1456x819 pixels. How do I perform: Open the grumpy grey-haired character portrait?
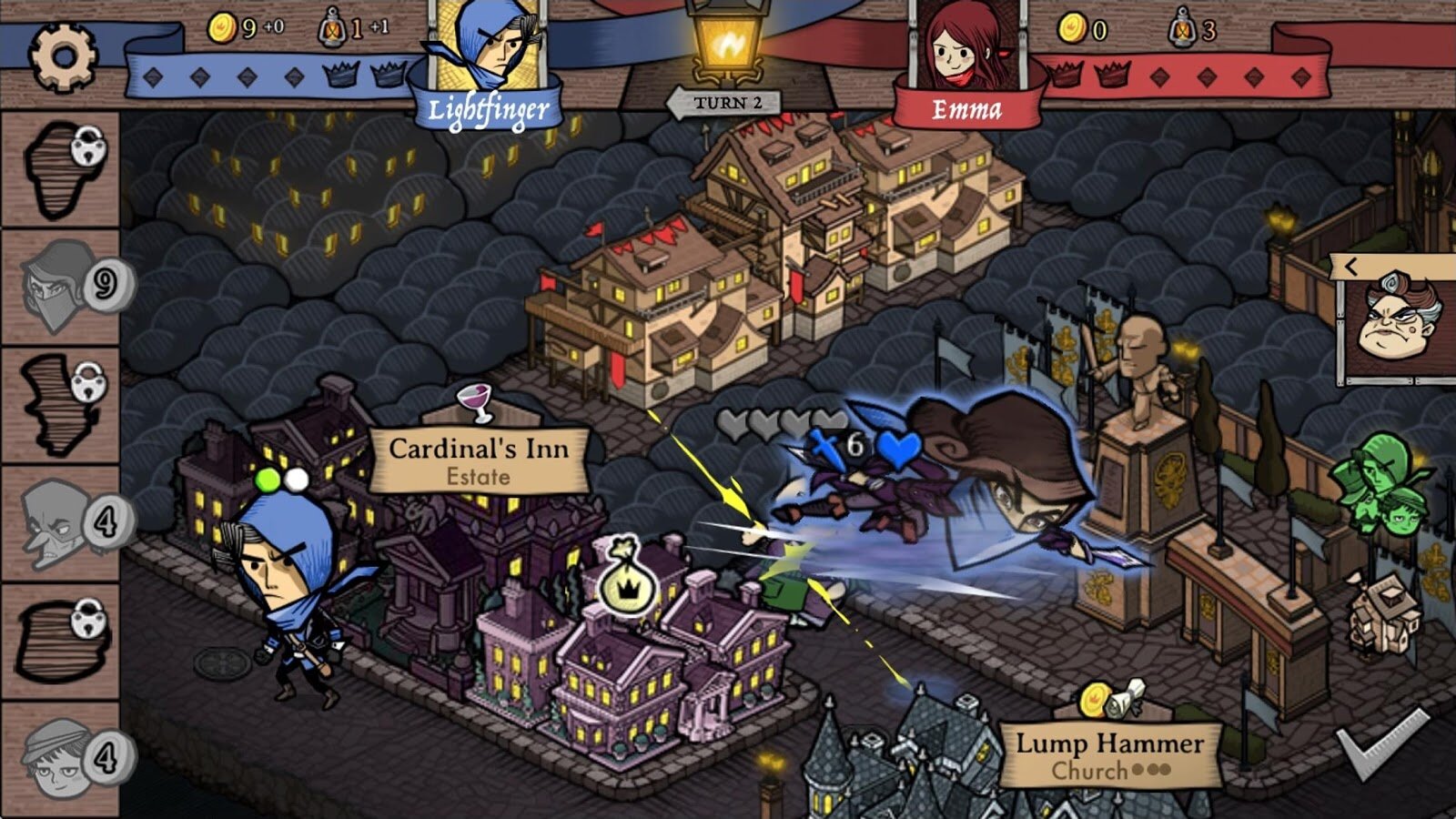(1398, 320)
